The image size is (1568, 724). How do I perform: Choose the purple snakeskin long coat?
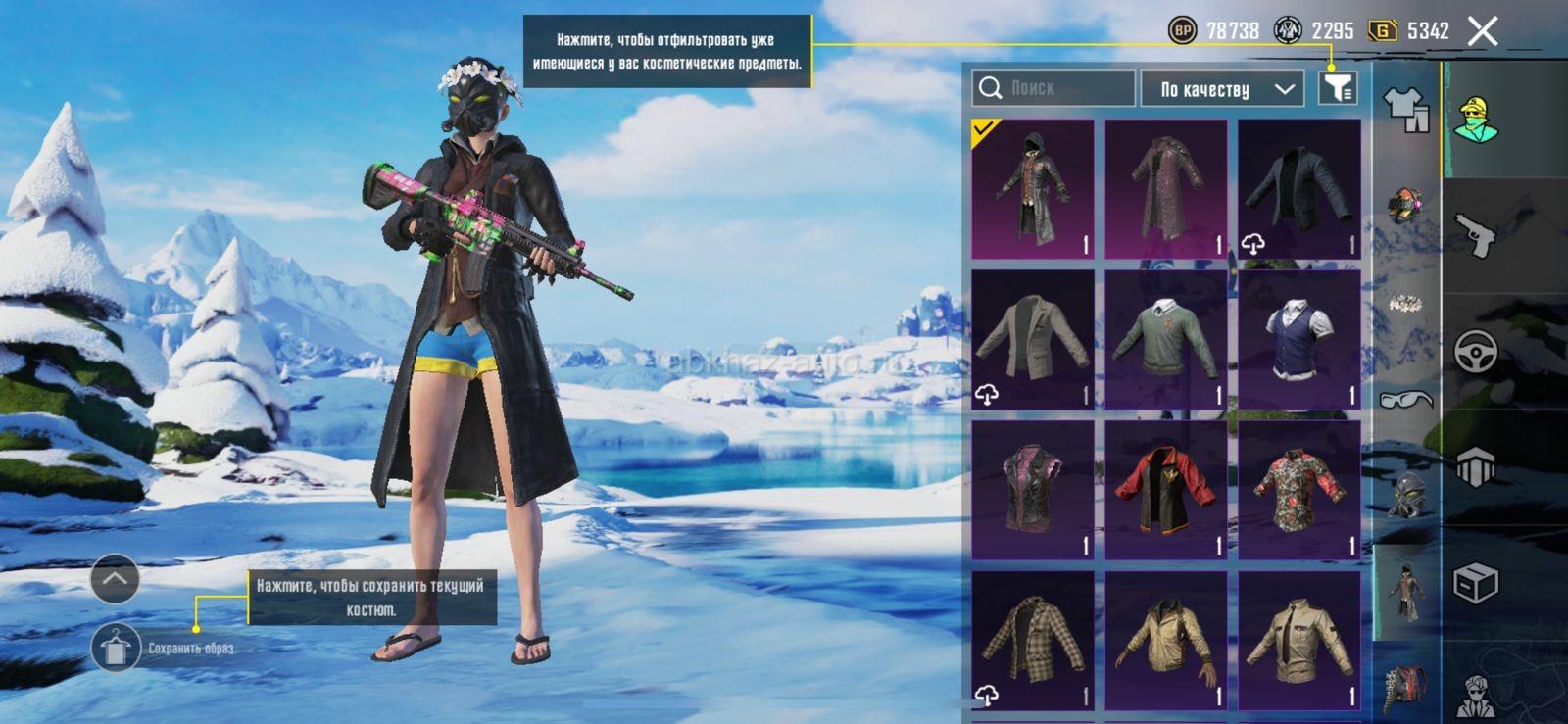tap(1165, 189)
